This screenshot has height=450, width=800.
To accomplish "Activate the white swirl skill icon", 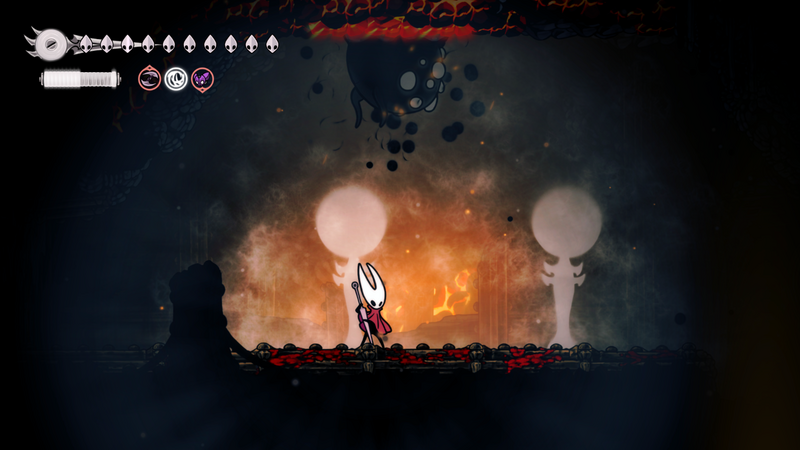I will [x=176, y=78].
